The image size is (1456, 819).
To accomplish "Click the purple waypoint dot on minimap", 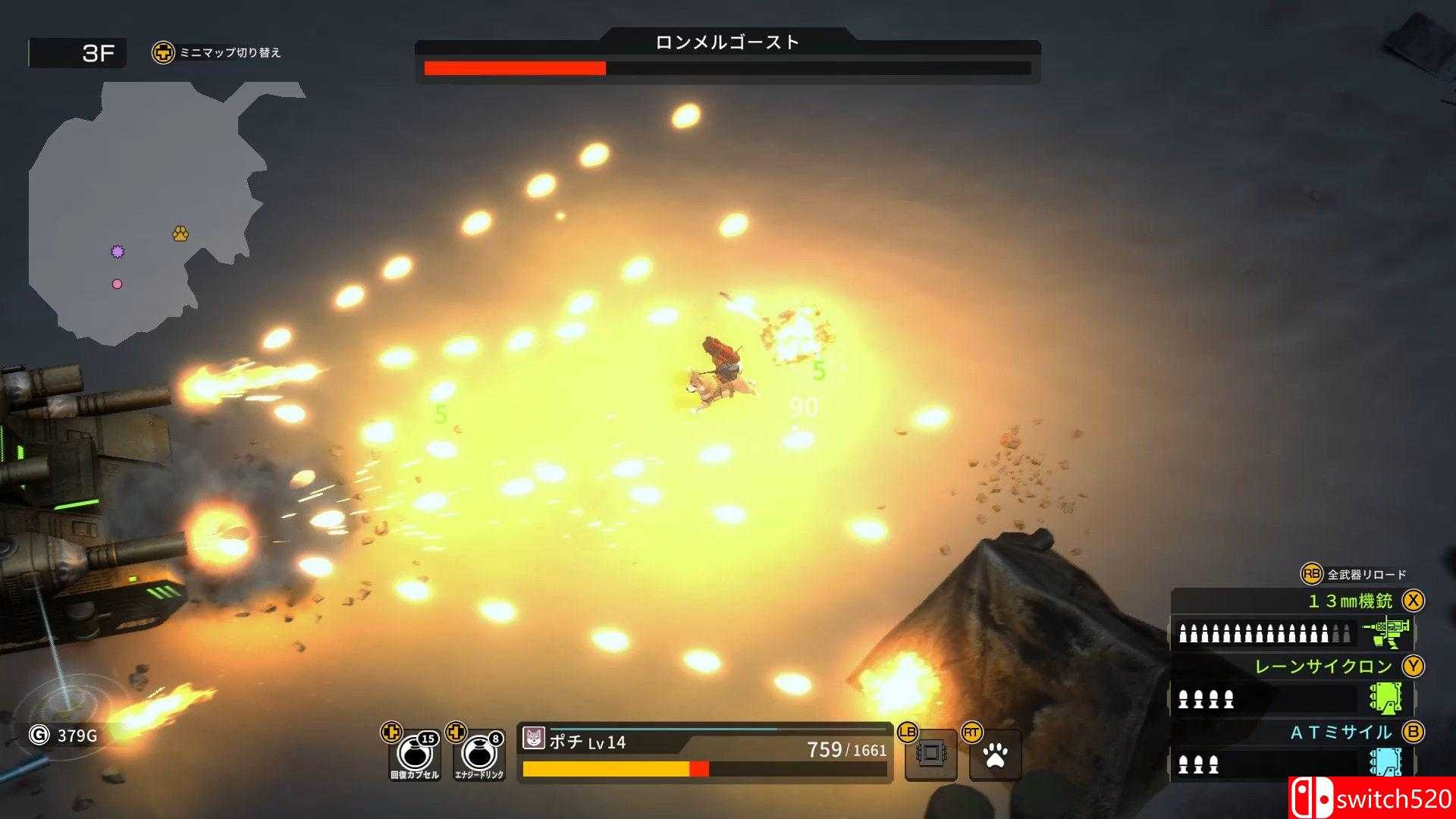I will coord(118,251).
